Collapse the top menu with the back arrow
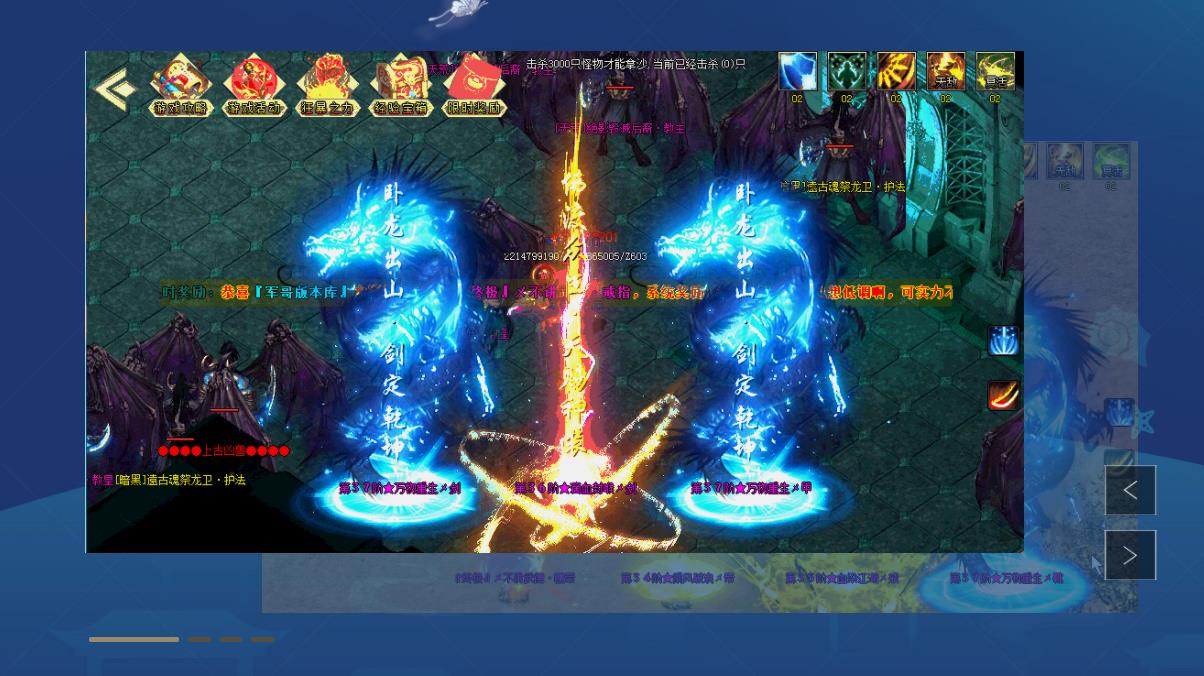This screenshot has height=676, width=1204. coord(115,88)
